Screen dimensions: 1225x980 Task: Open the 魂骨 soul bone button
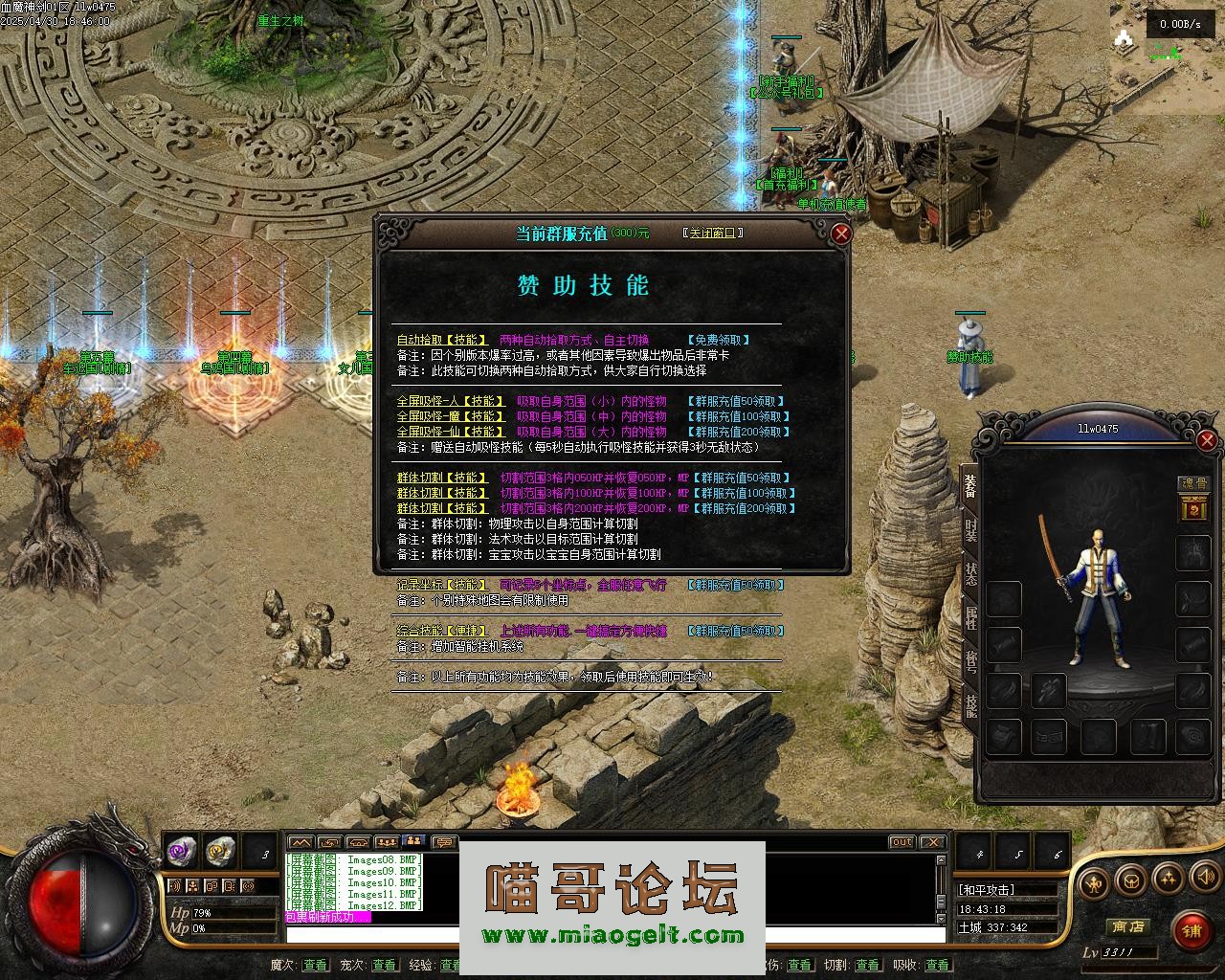[1193, 484]
